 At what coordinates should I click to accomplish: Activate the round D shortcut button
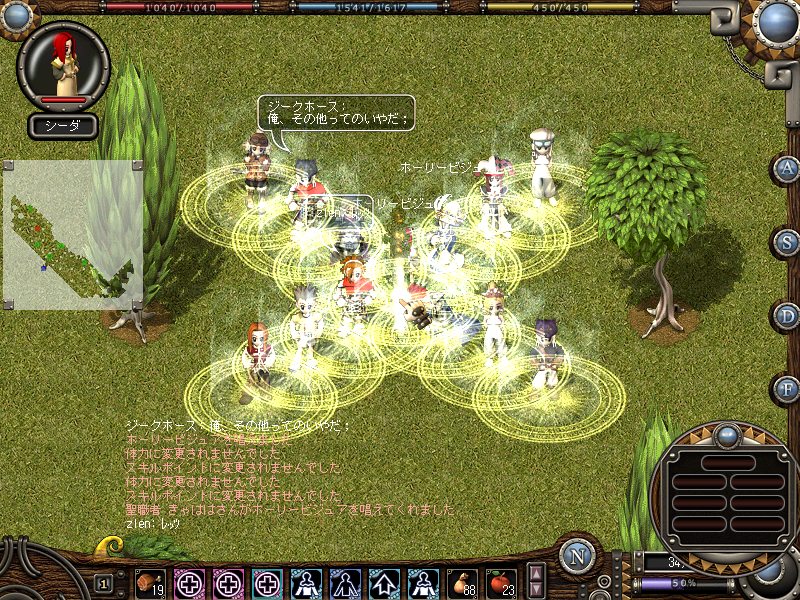click(787, 315)
